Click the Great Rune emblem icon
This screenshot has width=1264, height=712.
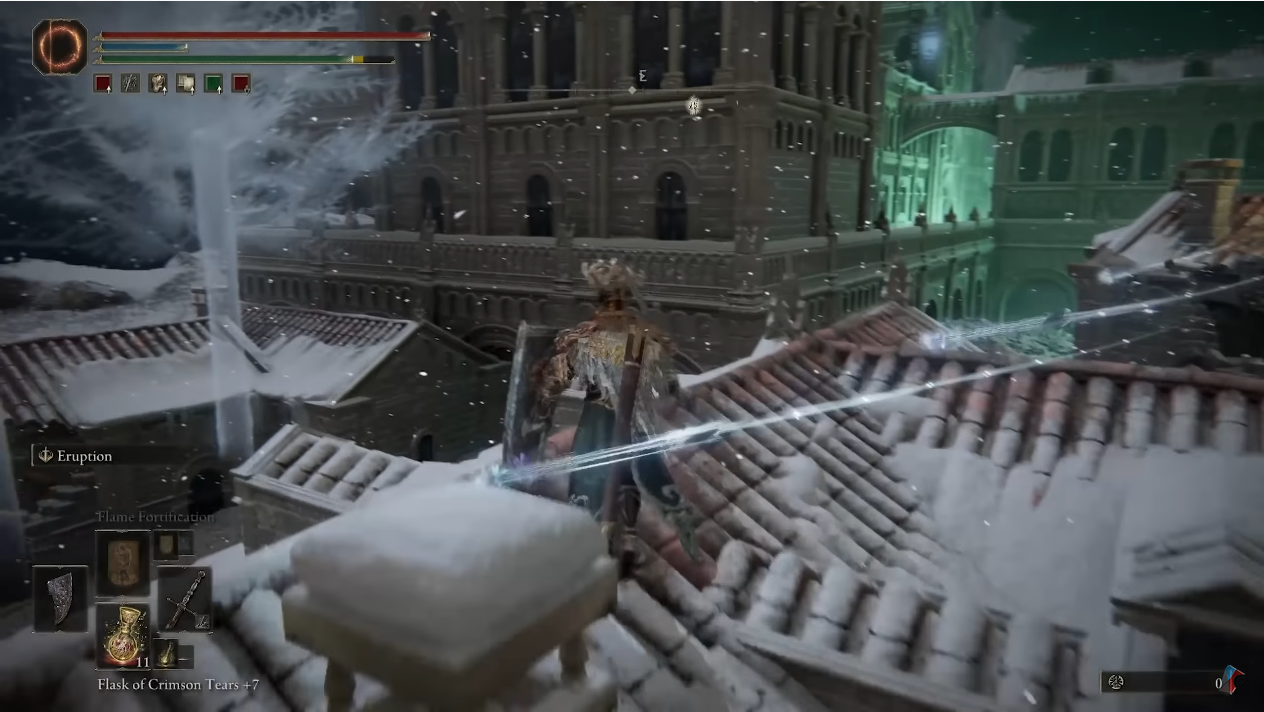tap(60, 46)
